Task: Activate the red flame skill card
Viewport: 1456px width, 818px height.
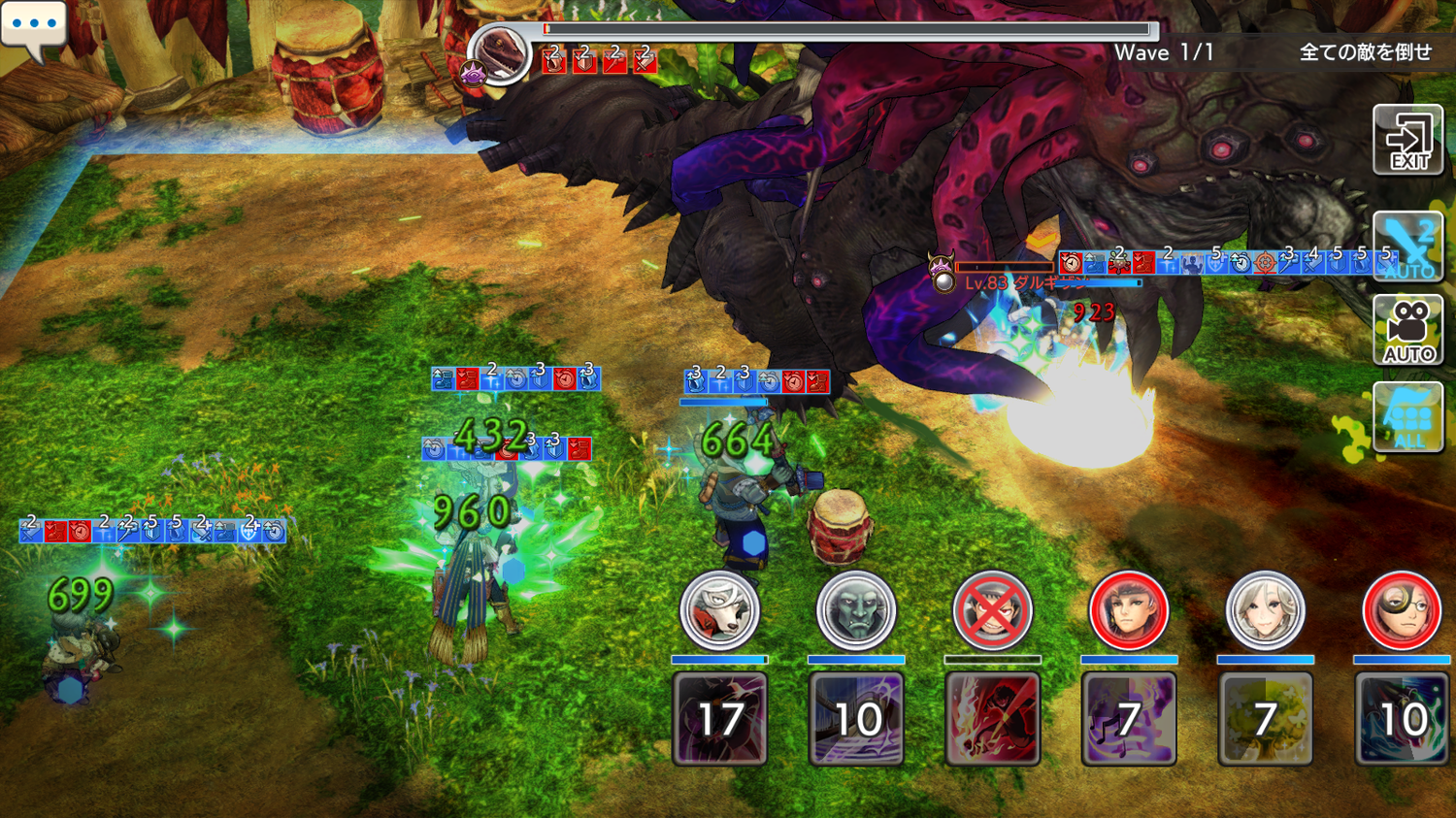Action: (x=992, y=719)
